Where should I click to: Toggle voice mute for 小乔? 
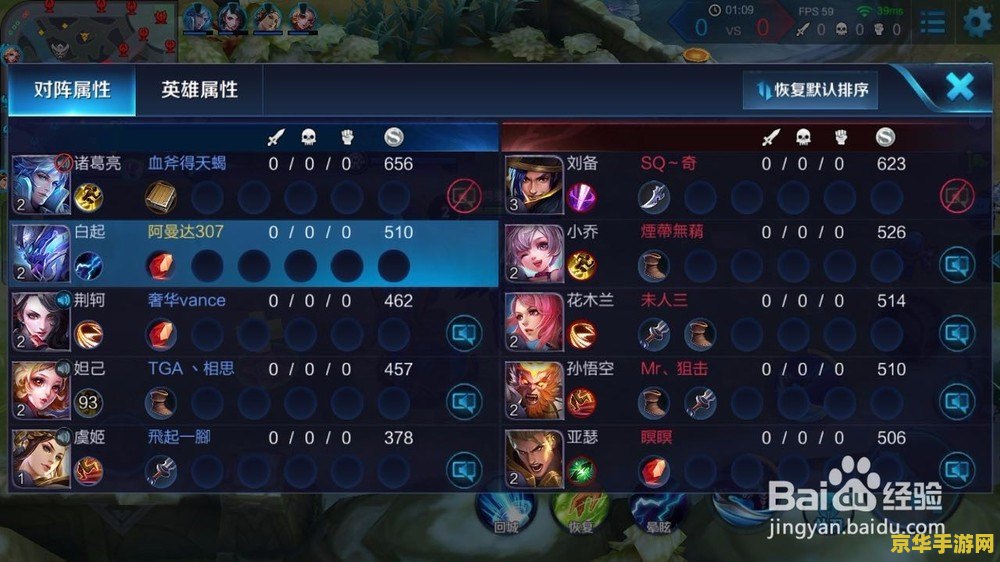(x=956, y=265)
